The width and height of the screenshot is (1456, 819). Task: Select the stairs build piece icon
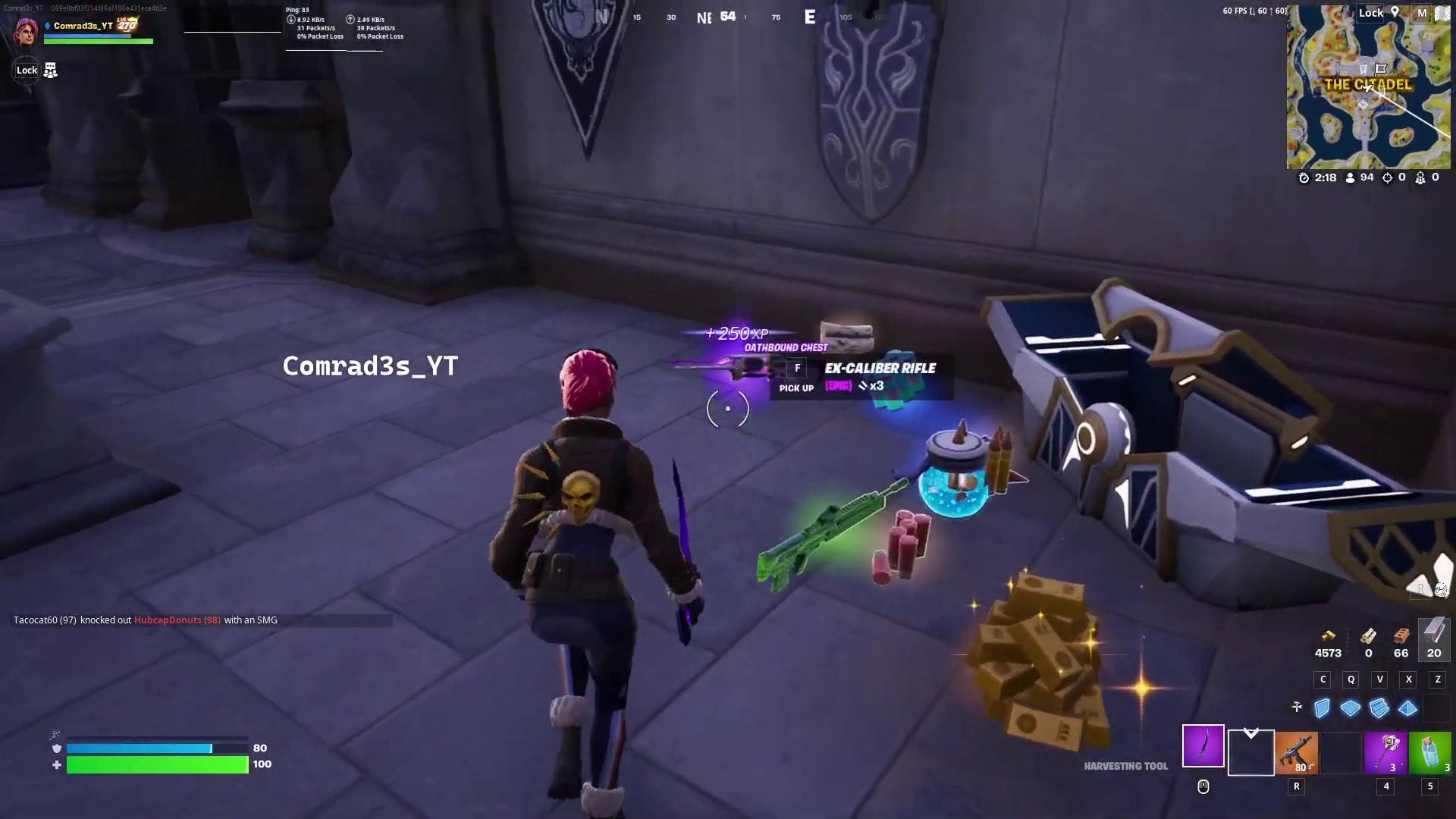click(1379, 708)
